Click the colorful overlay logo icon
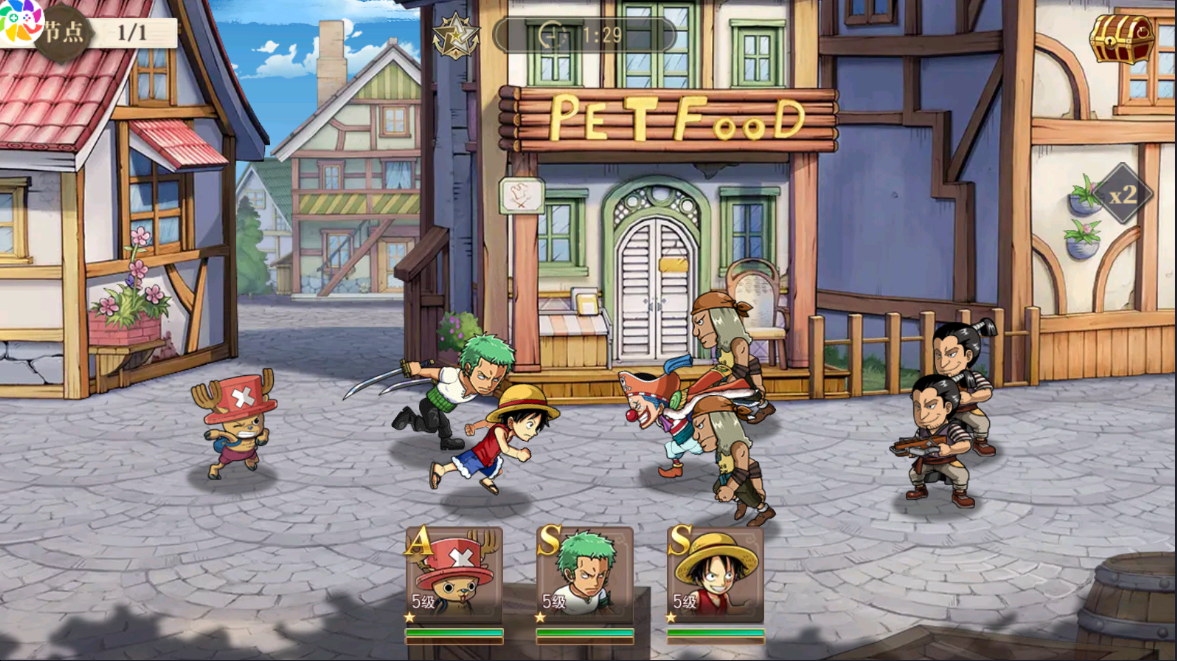 pos(19,20)
